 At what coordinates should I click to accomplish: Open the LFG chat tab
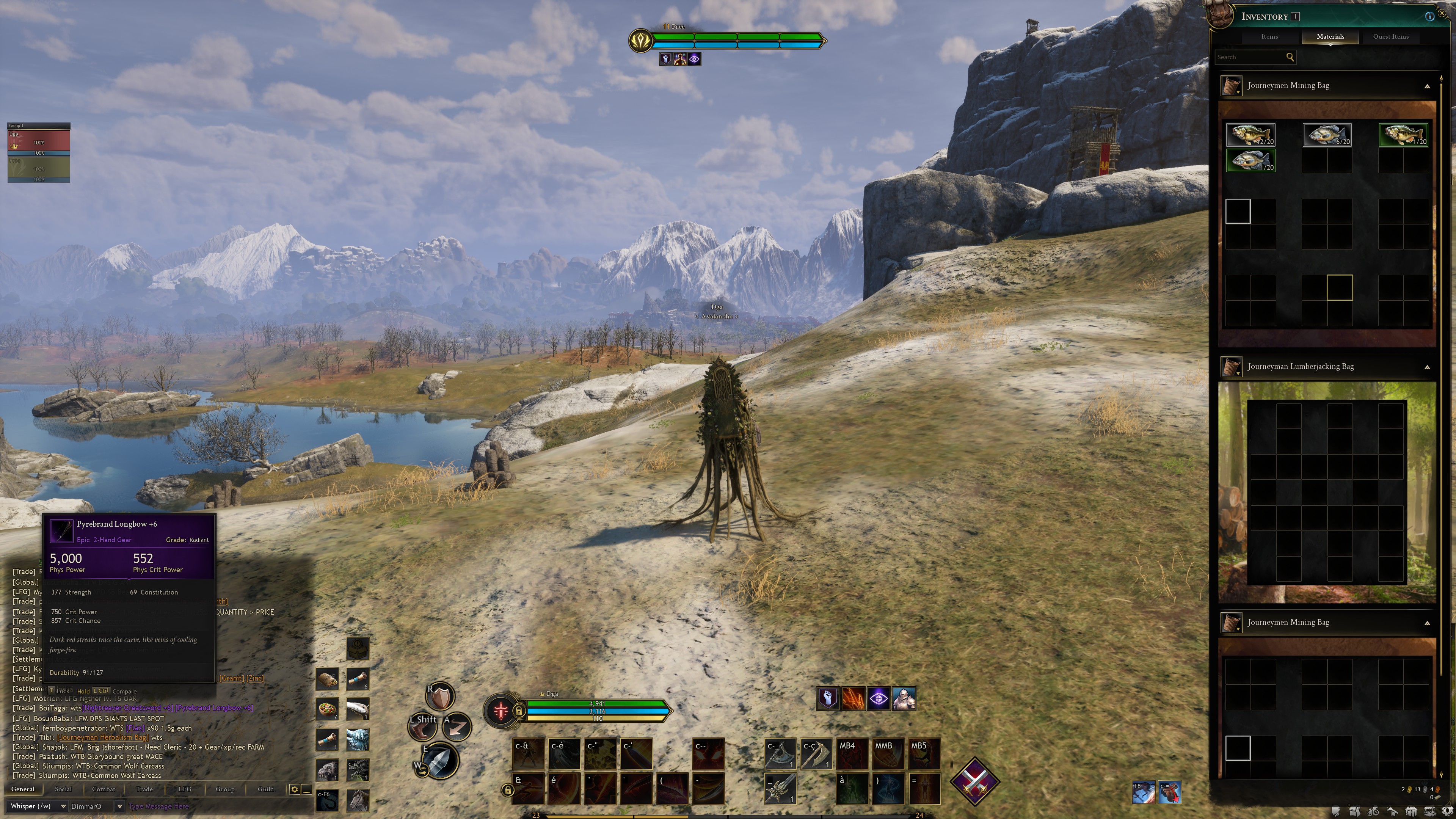tap(185, 789)
